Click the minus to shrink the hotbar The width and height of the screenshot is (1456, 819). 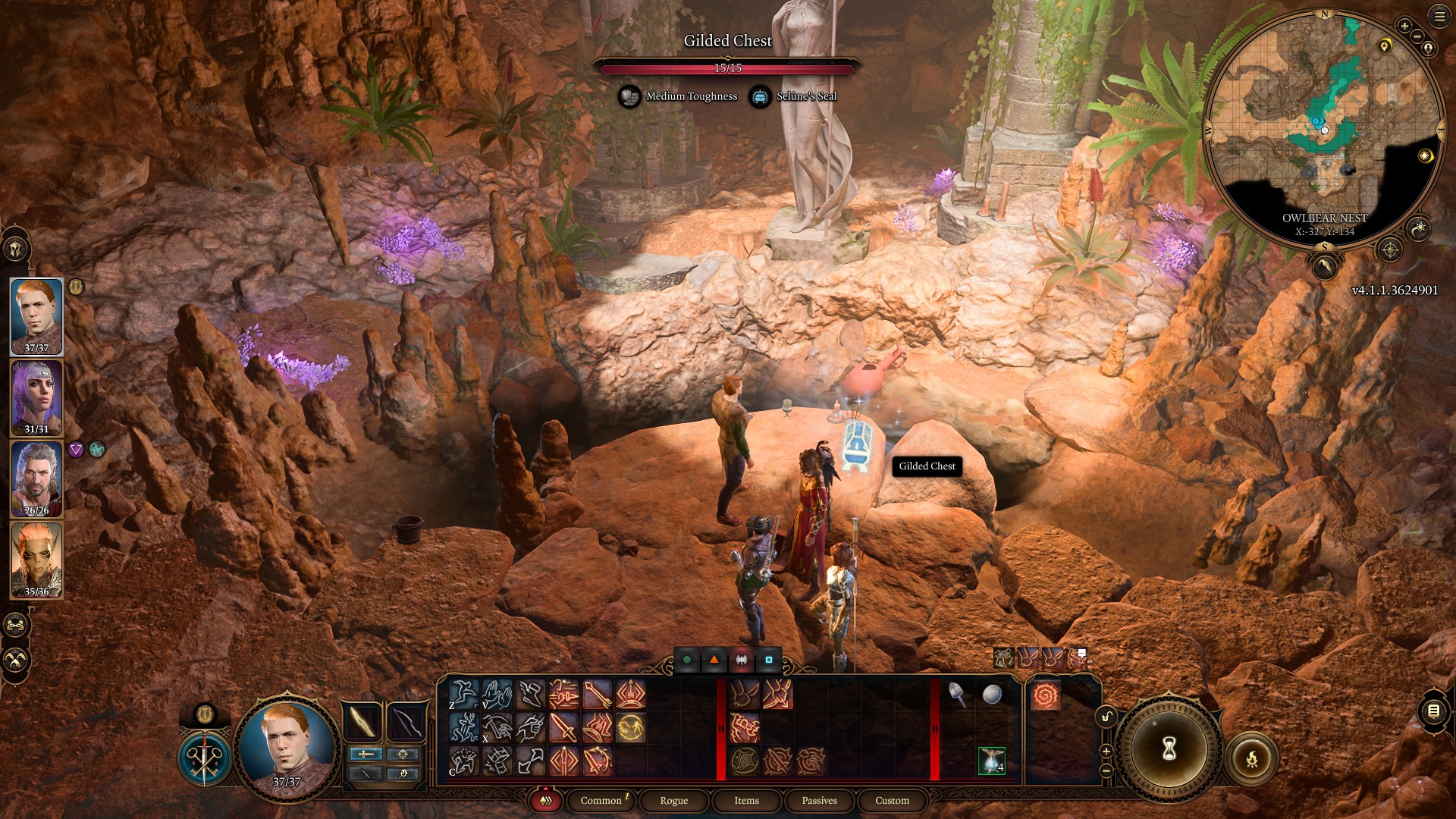click(1106, 772)
